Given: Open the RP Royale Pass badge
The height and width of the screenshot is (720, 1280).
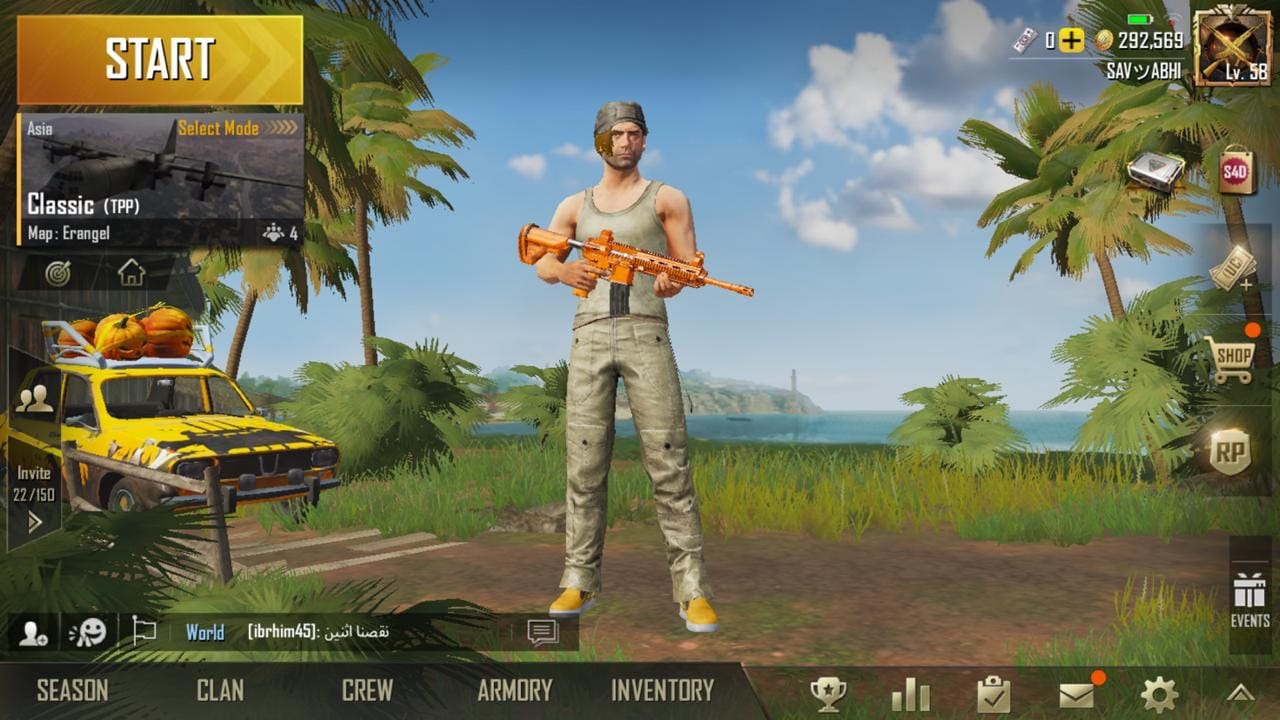Looking at the screenshot, I should pos(1230,453).
